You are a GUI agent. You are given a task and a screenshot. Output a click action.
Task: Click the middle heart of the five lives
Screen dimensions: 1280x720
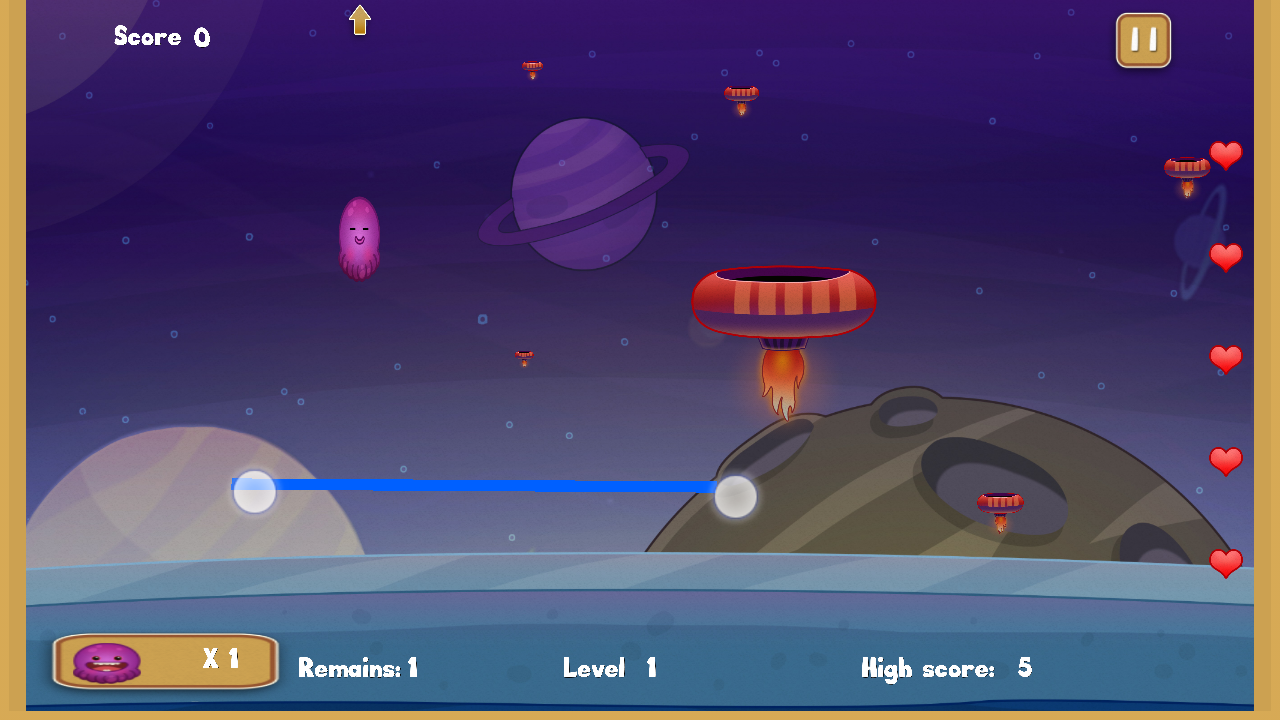(1227, 359)
